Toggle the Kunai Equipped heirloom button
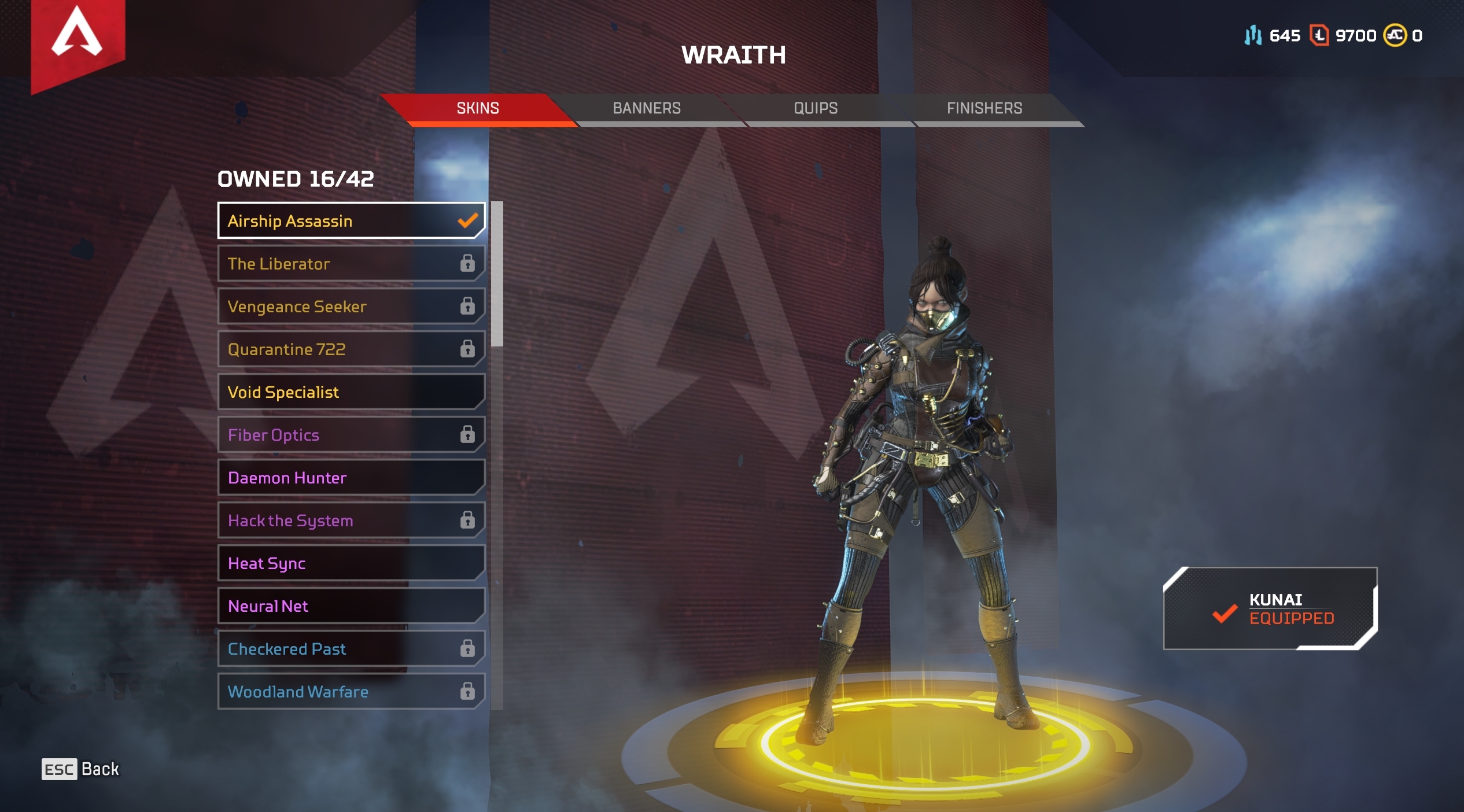The width and height of the screenshot is (1464, 812). coord(1270,608)
